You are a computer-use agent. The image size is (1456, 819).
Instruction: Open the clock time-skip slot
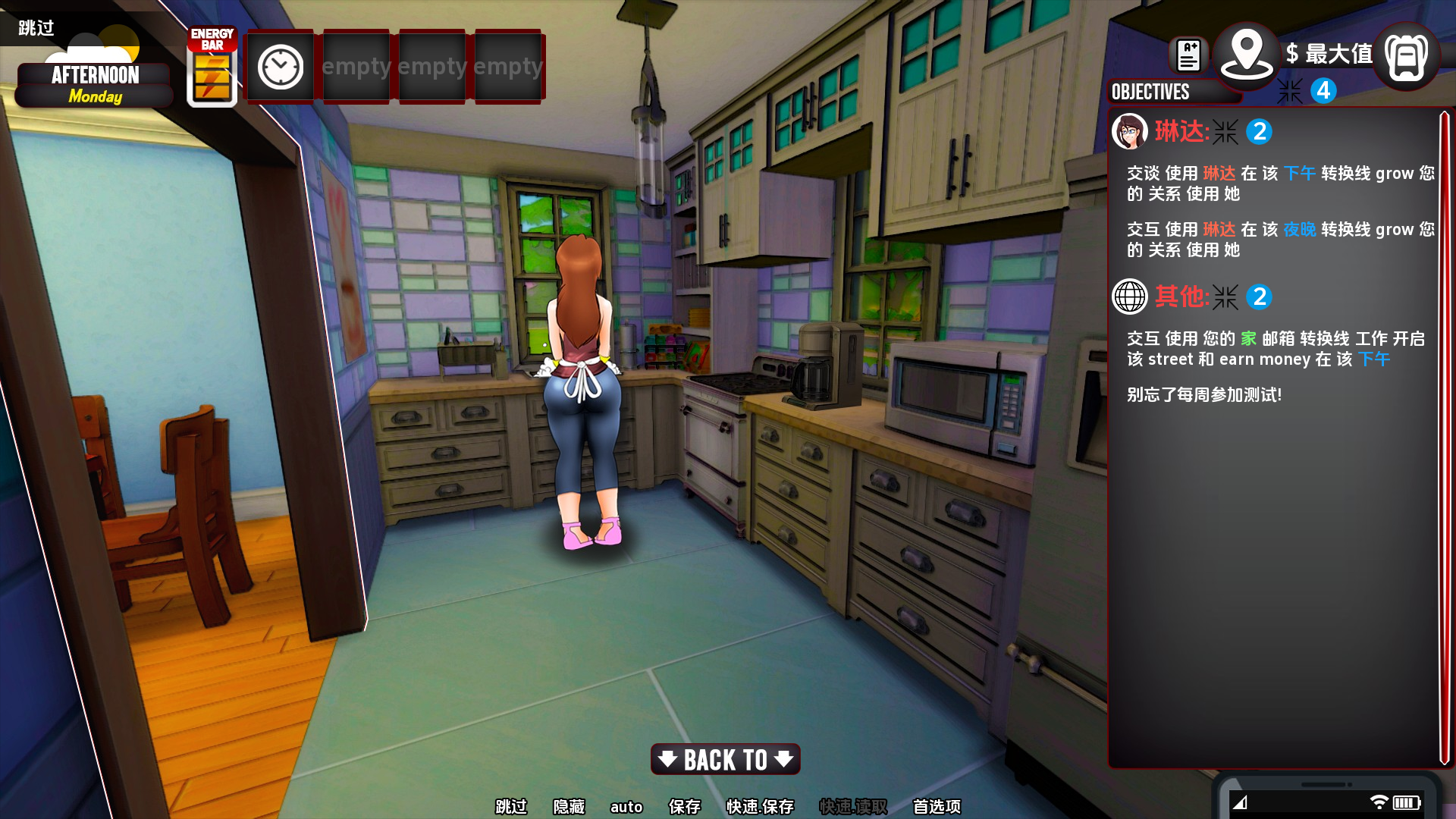(281, 67)
